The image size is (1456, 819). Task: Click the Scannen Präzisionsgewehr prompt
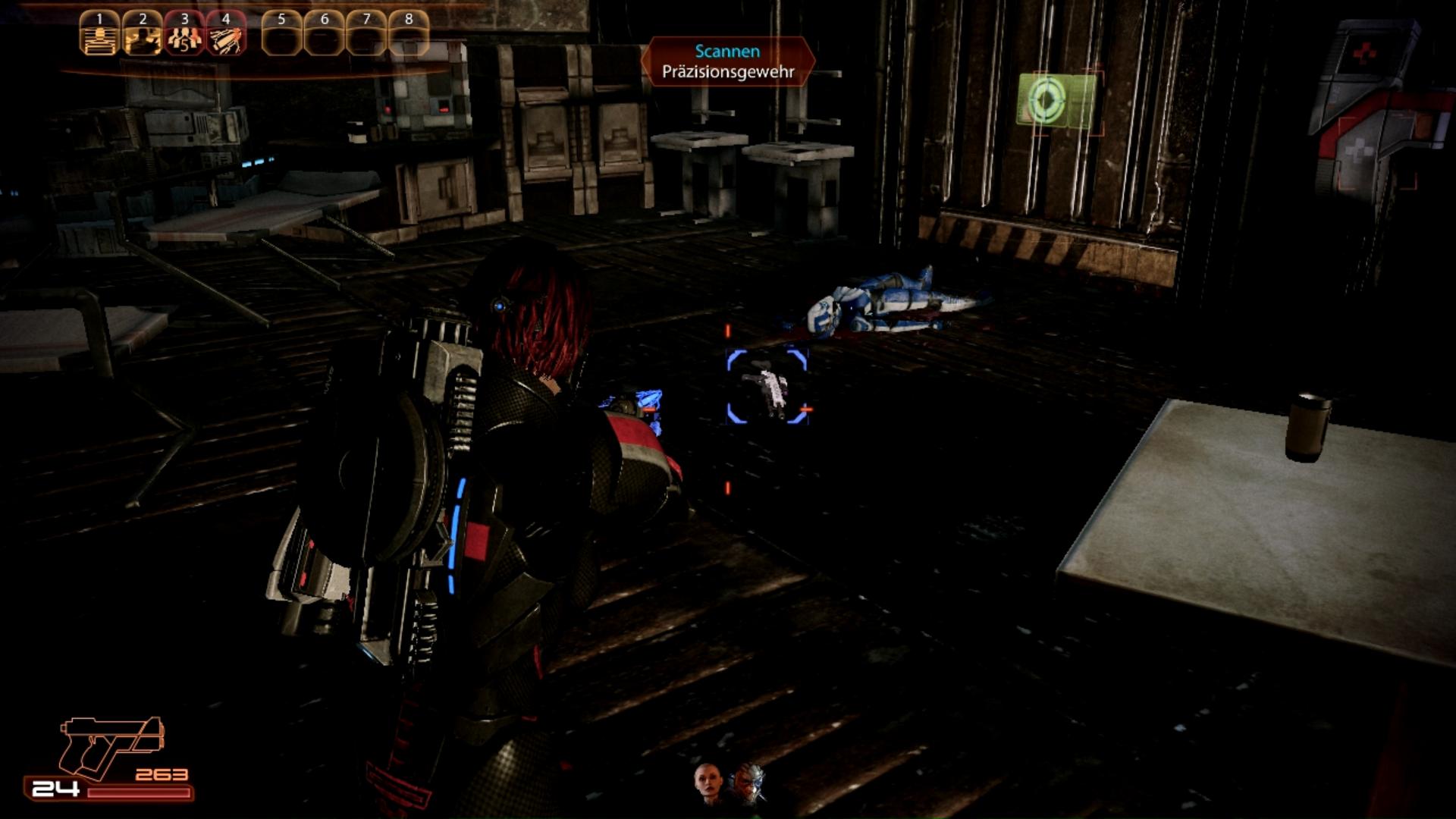[x=728, y=61]
